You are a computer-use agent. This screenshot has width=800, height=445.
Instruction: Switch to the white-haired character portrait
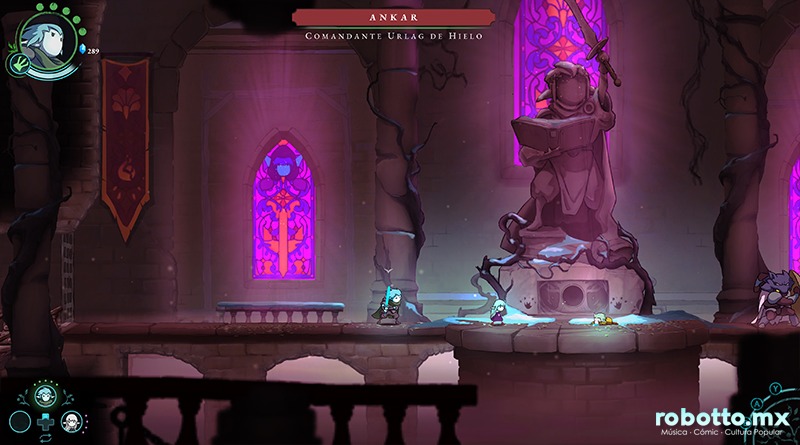tap(70, 421)
